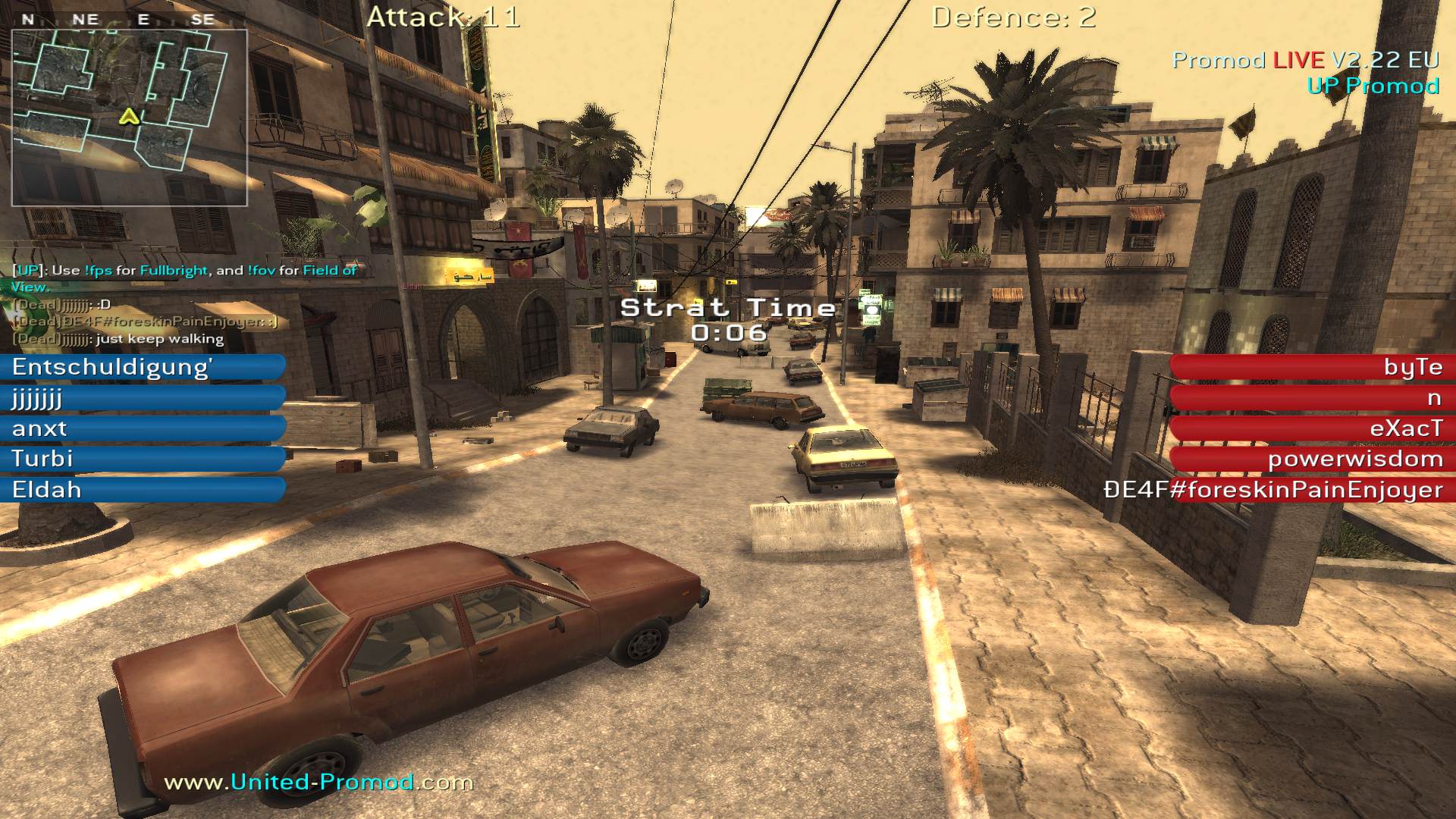Open the www.United-Promod.com link

click(318, 782)
